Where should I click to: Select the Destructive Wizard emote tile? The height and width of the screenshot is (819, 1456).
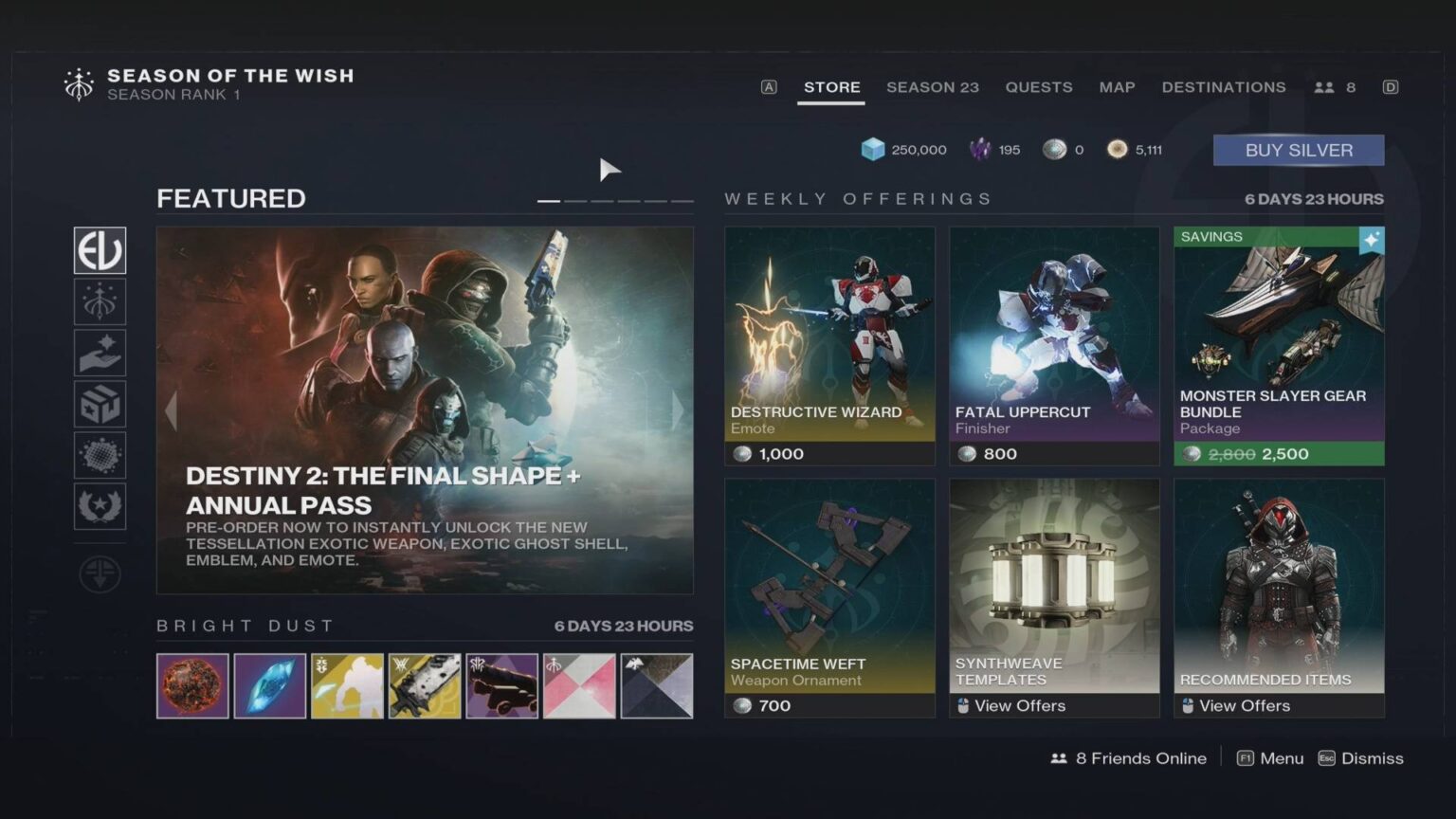coord(828,341)
